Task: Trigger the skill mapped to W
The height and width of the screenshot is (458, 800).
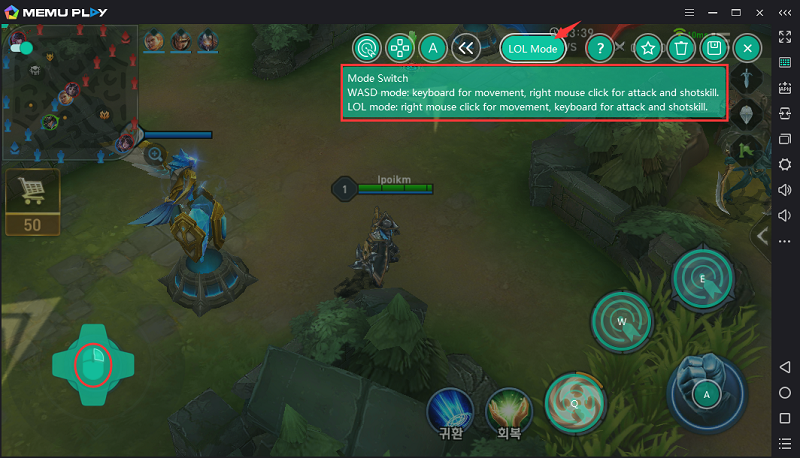Action: tap(622, 321)
